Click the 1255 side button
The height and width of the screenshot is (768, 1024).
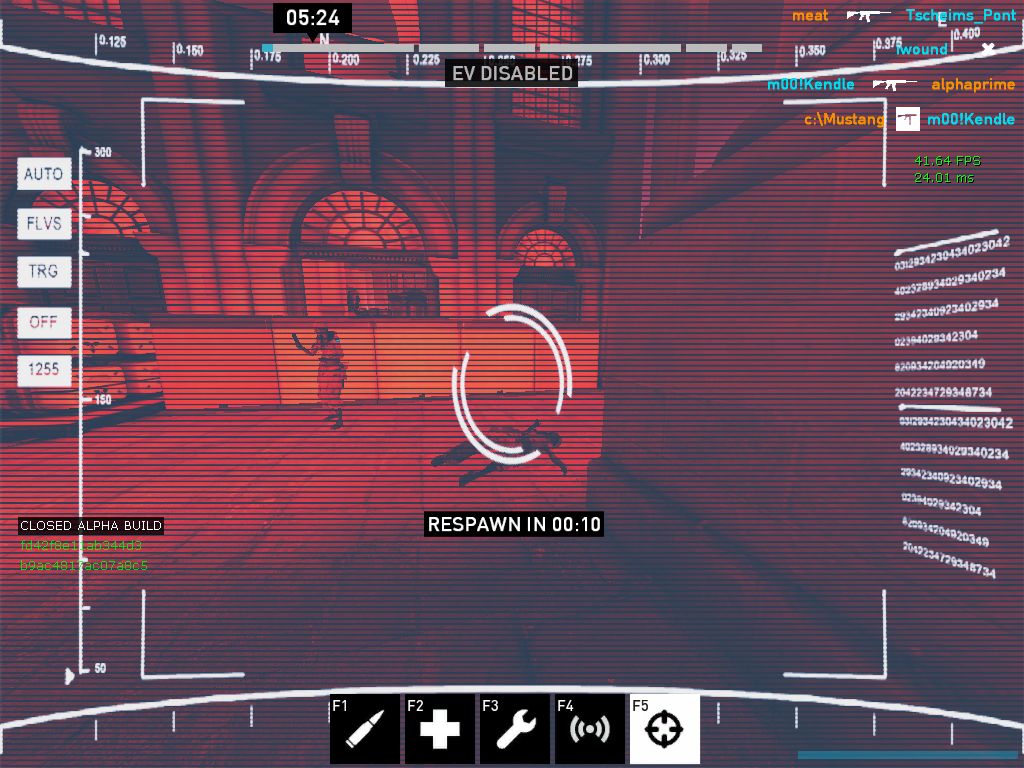pos(44,370)
